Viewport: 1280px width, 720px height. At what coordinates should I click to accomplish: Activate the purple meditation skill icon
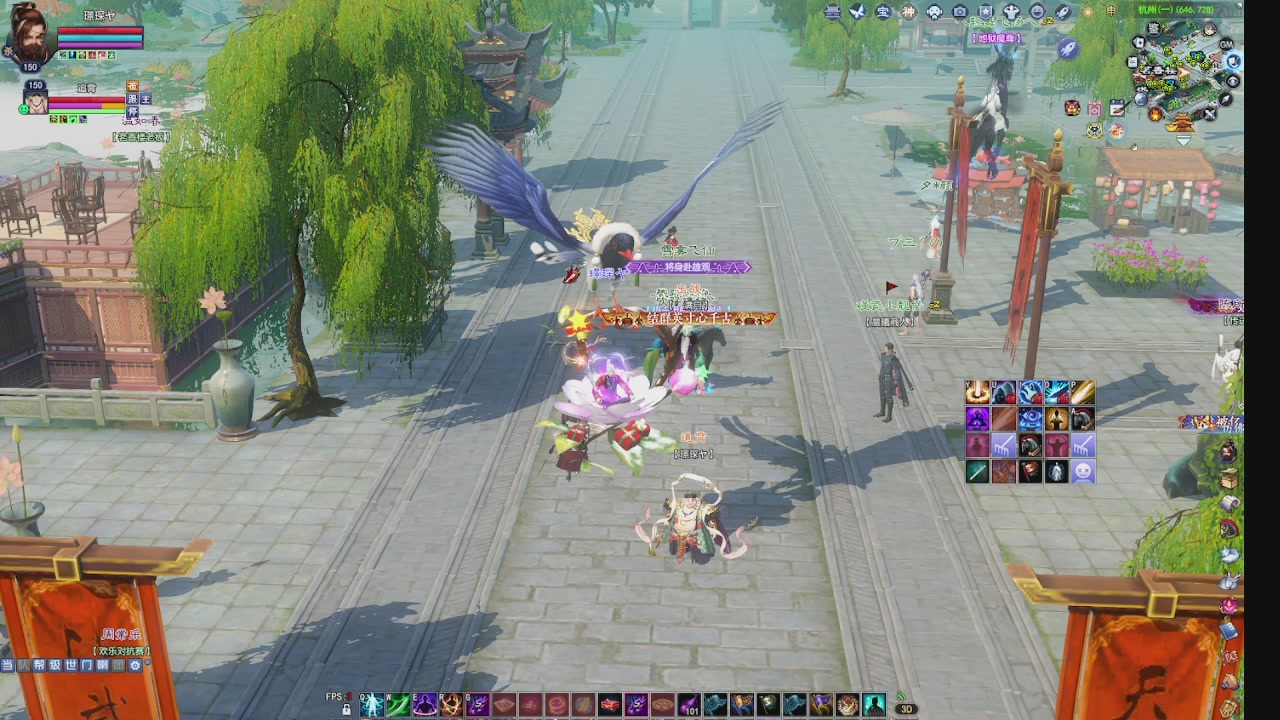coord(425,705)
